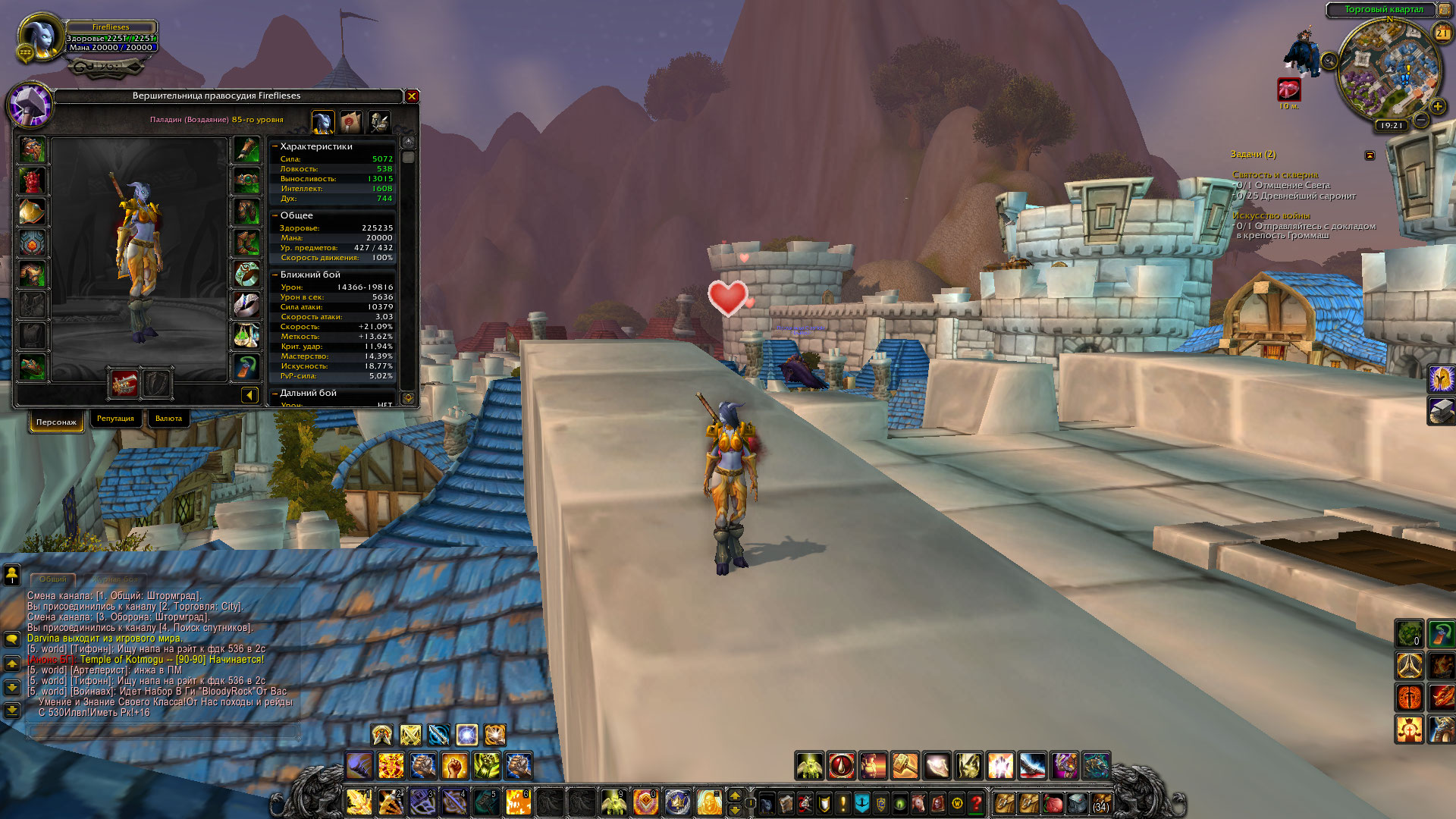Show the titles pane scroll icon

350,121
